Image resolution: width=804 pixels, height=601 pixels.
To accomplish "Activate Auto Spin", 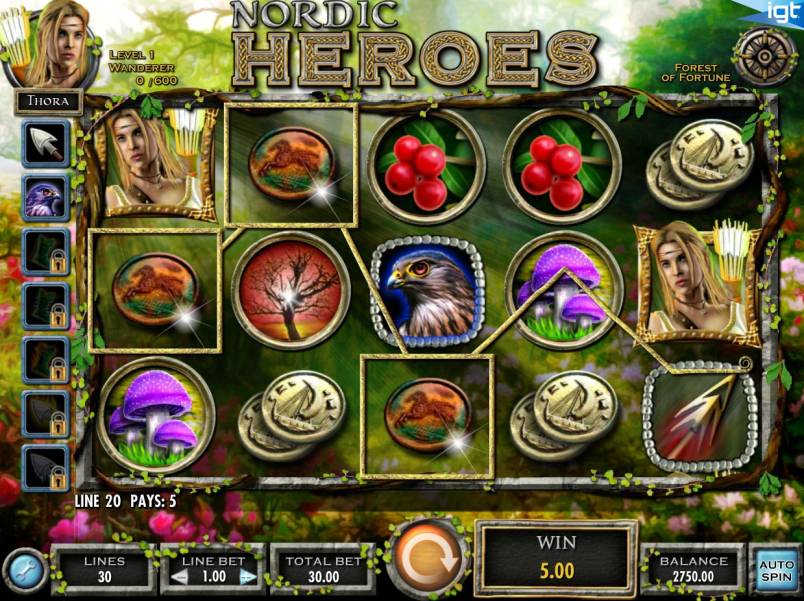I will [775, 569].
